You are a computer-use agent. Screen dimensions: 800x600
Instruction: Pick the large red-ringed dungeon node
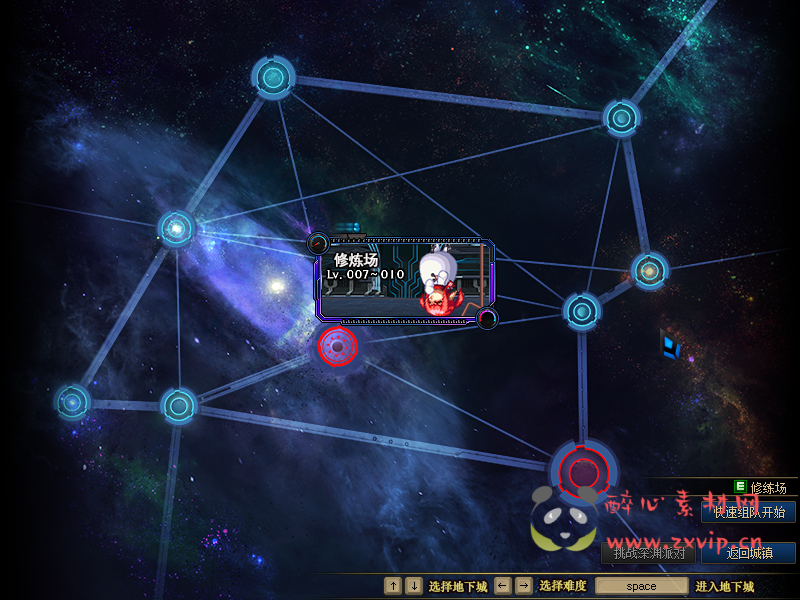(583, 468)
